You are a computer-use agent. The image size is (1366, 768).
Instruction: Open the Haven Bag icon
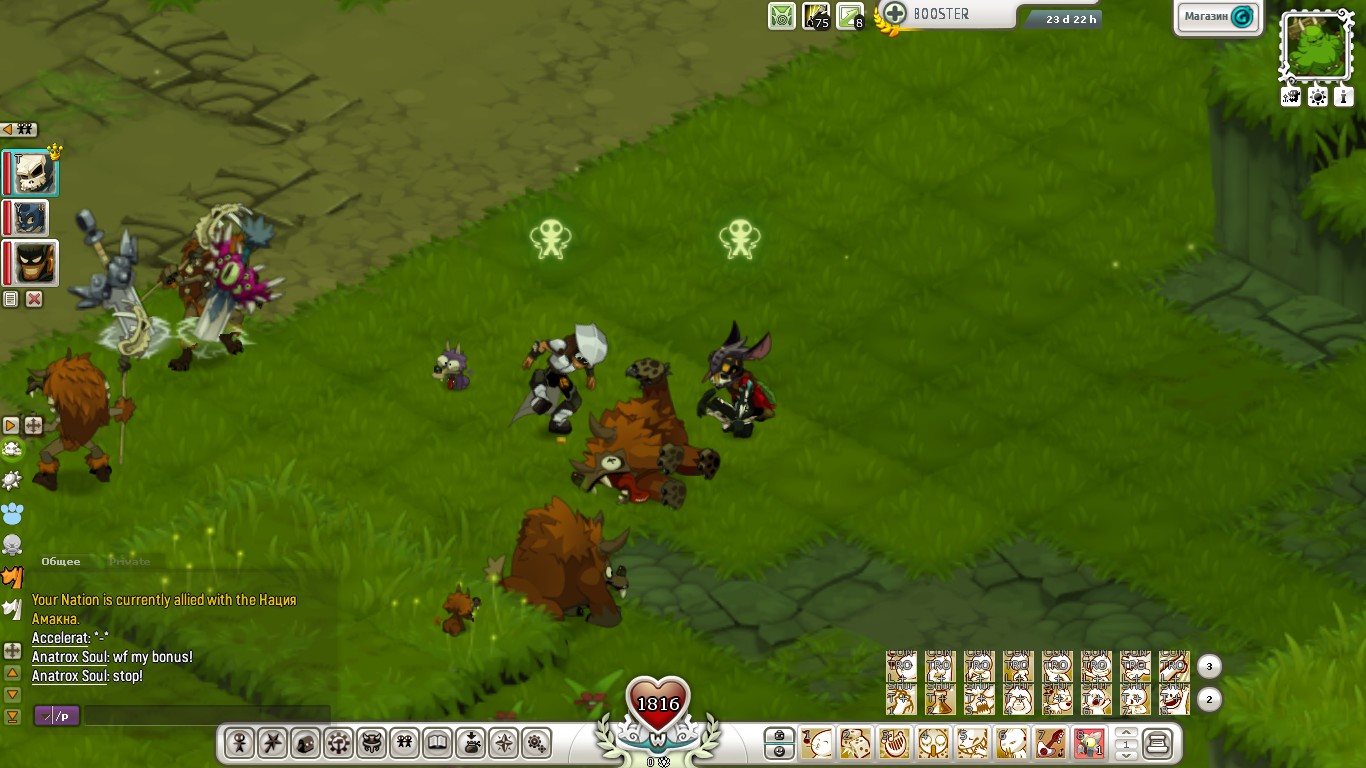470,743
